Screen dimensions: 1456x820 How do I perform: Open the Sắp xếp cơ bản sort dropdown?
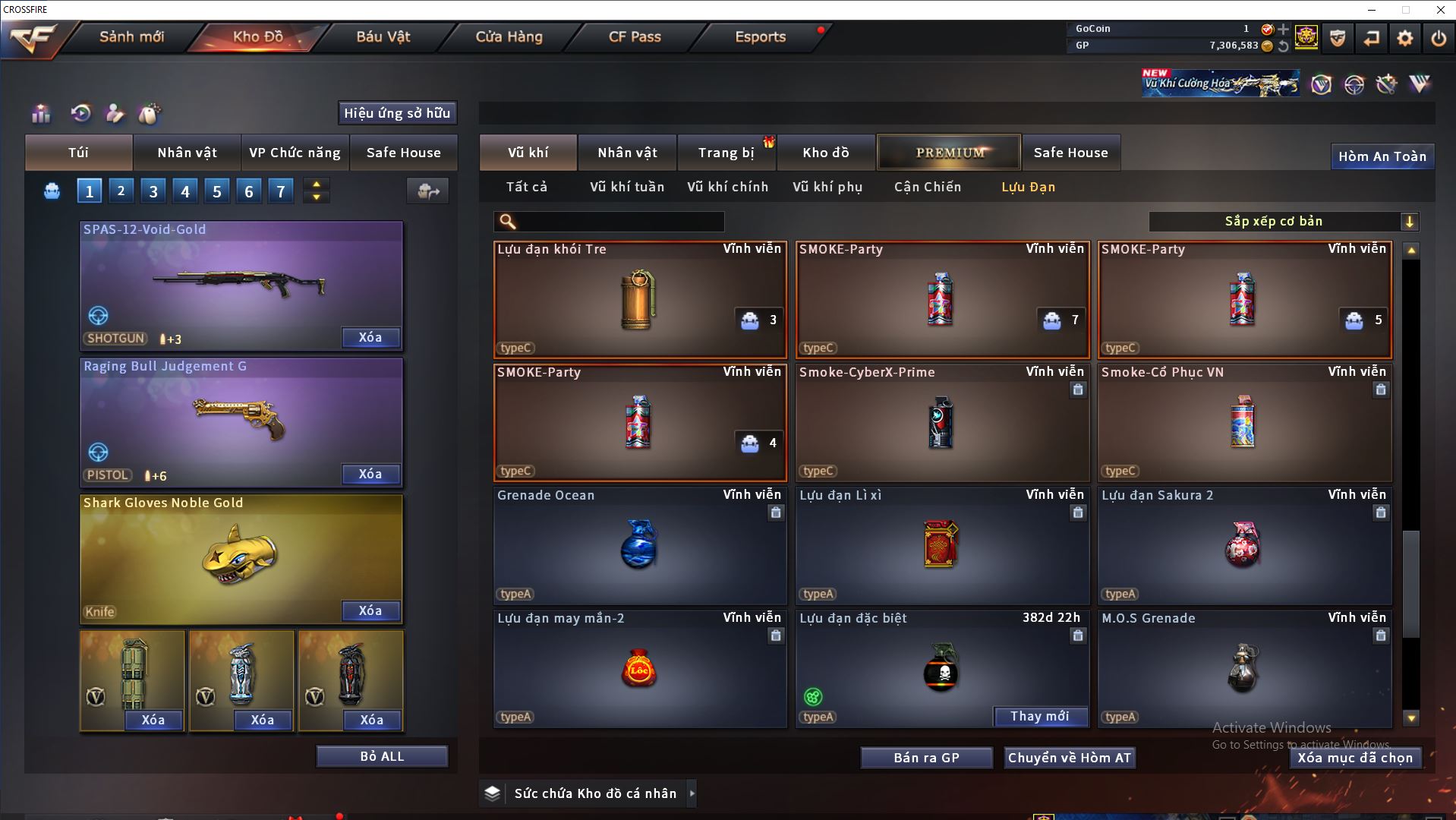(x=1283, y=222)
